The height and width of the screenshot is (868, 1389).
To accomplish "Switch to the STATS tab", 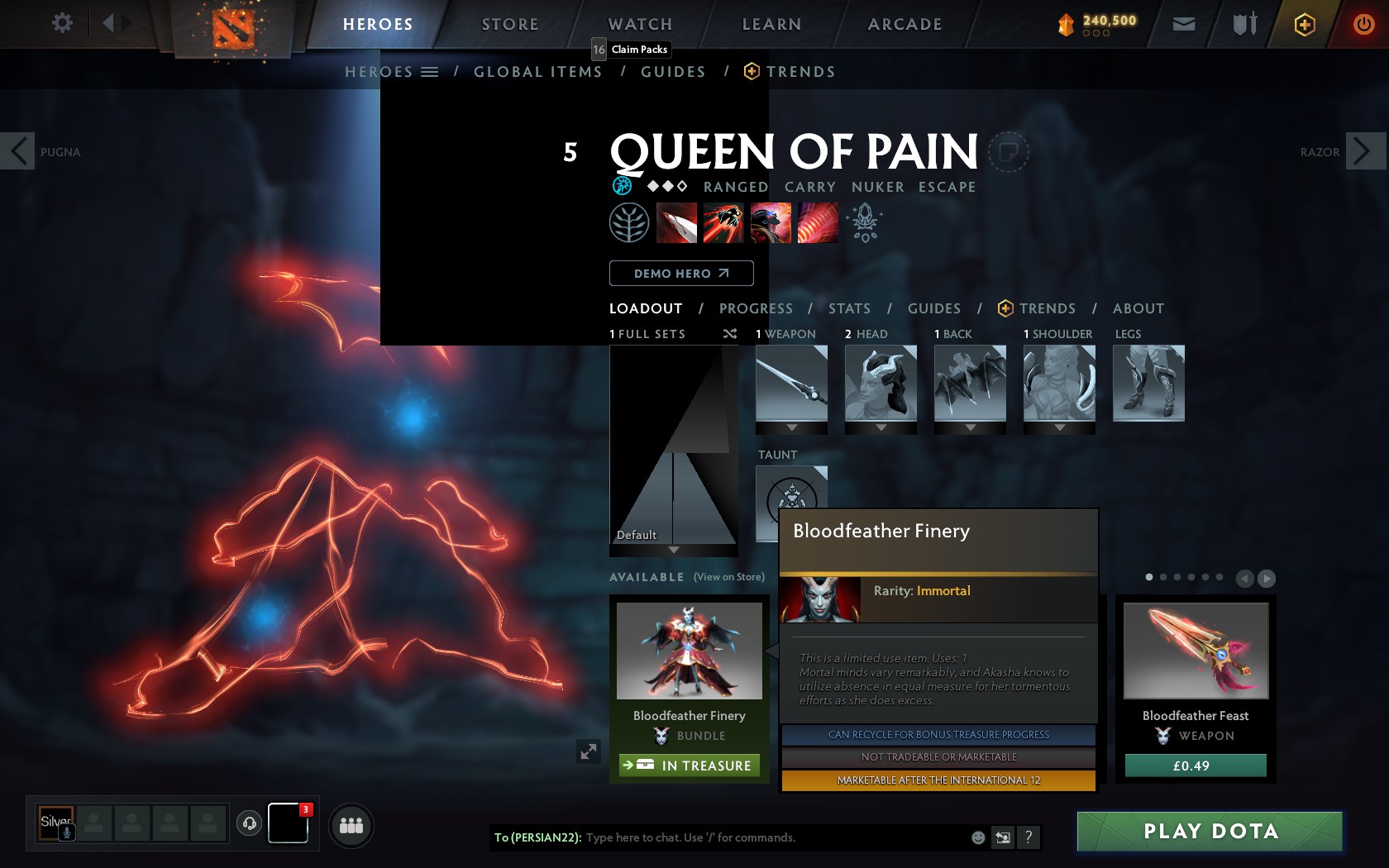I will point(849,308).
